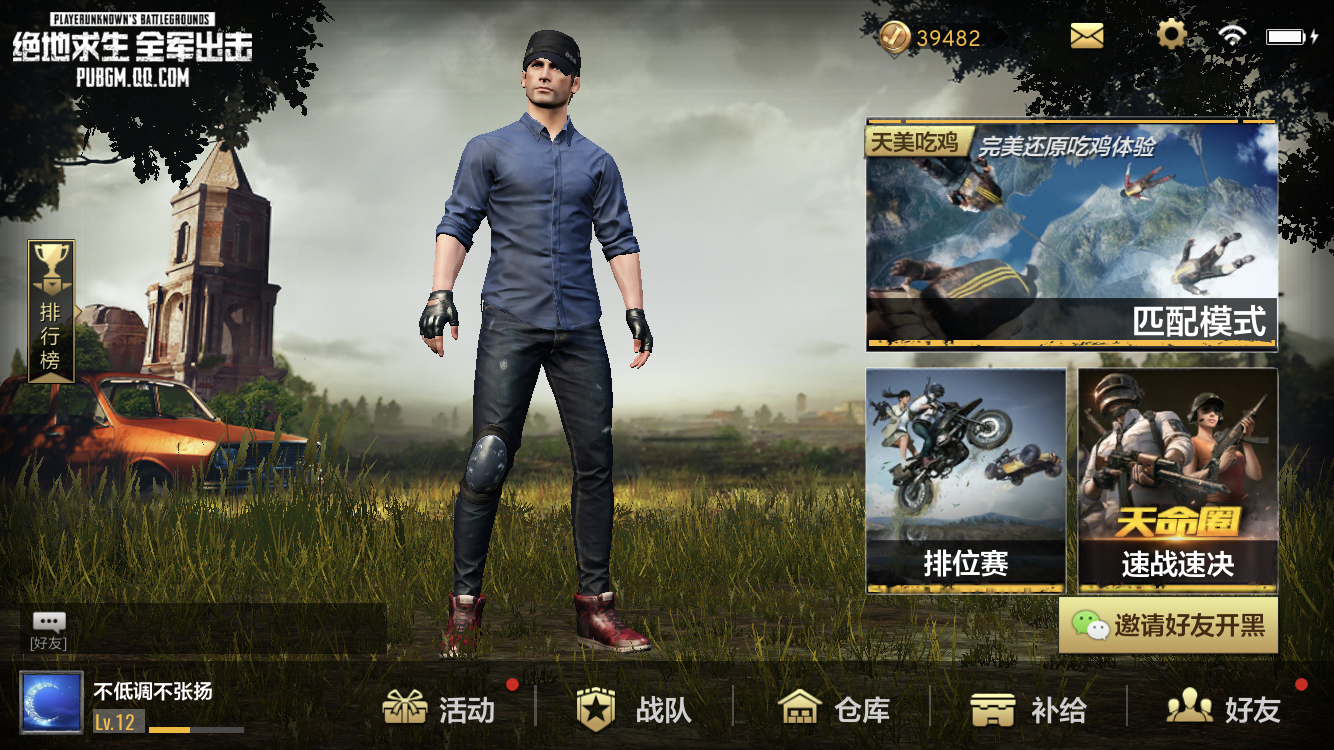Open the 匹配模式 matchmaking mode banner
Image resolution: width=1334 pixels, height=750 pixels.
point(1071,236)
